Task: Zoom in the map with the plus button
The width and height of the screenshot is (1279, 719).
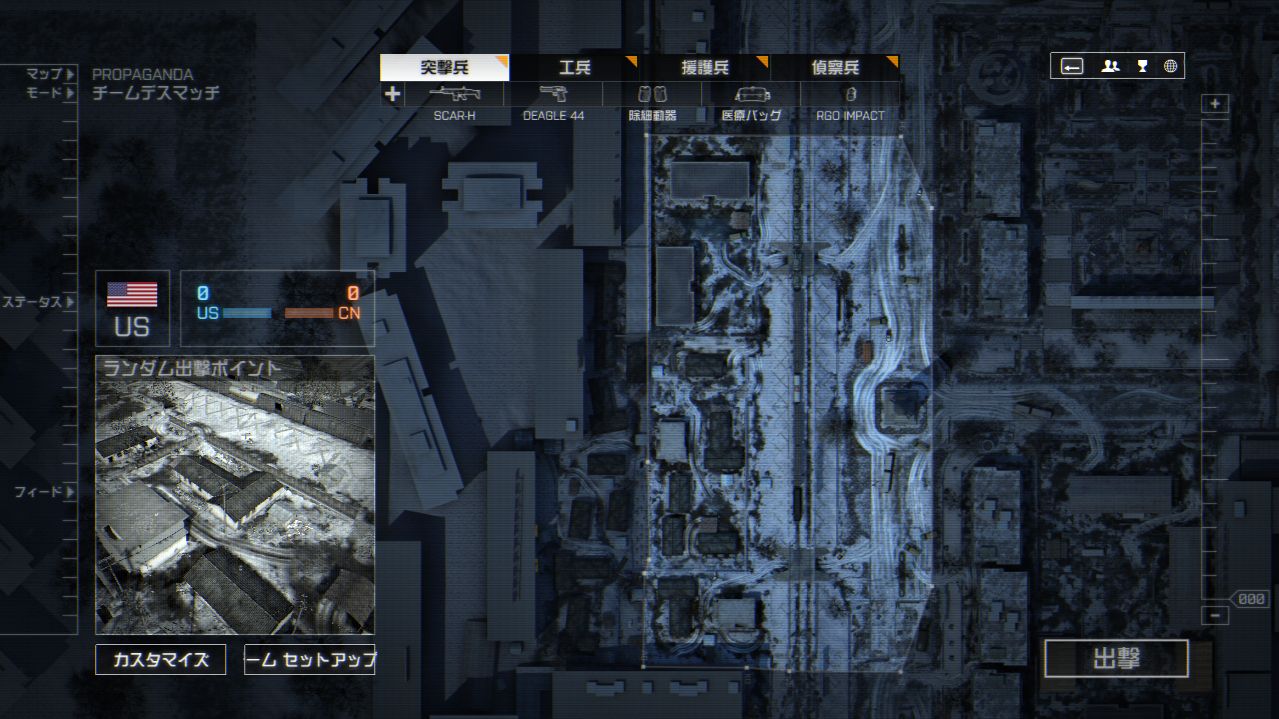Action: (x=1215, y=104)
